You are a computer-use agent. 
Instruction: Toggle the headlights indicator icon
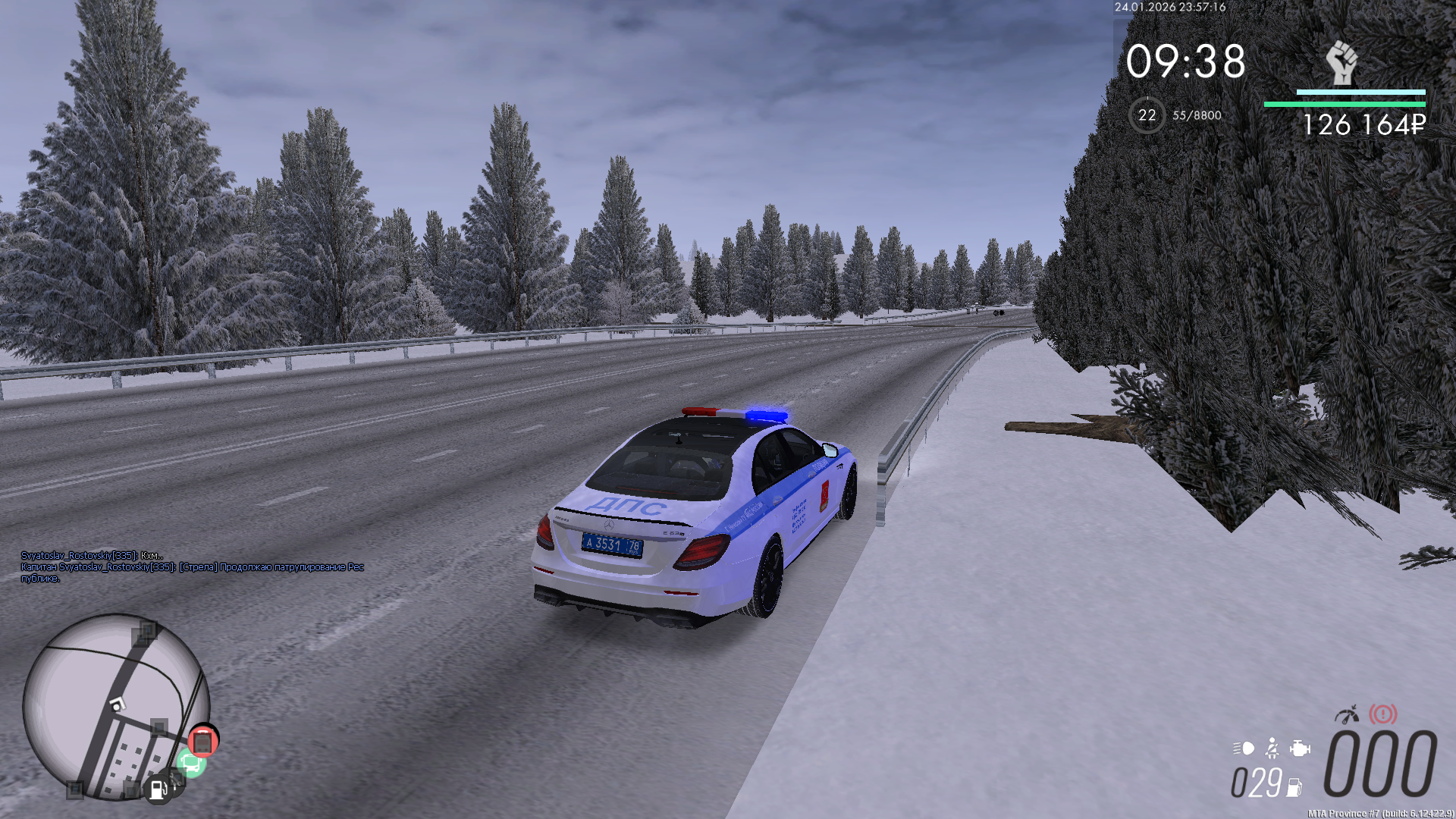pos(1244,748)
